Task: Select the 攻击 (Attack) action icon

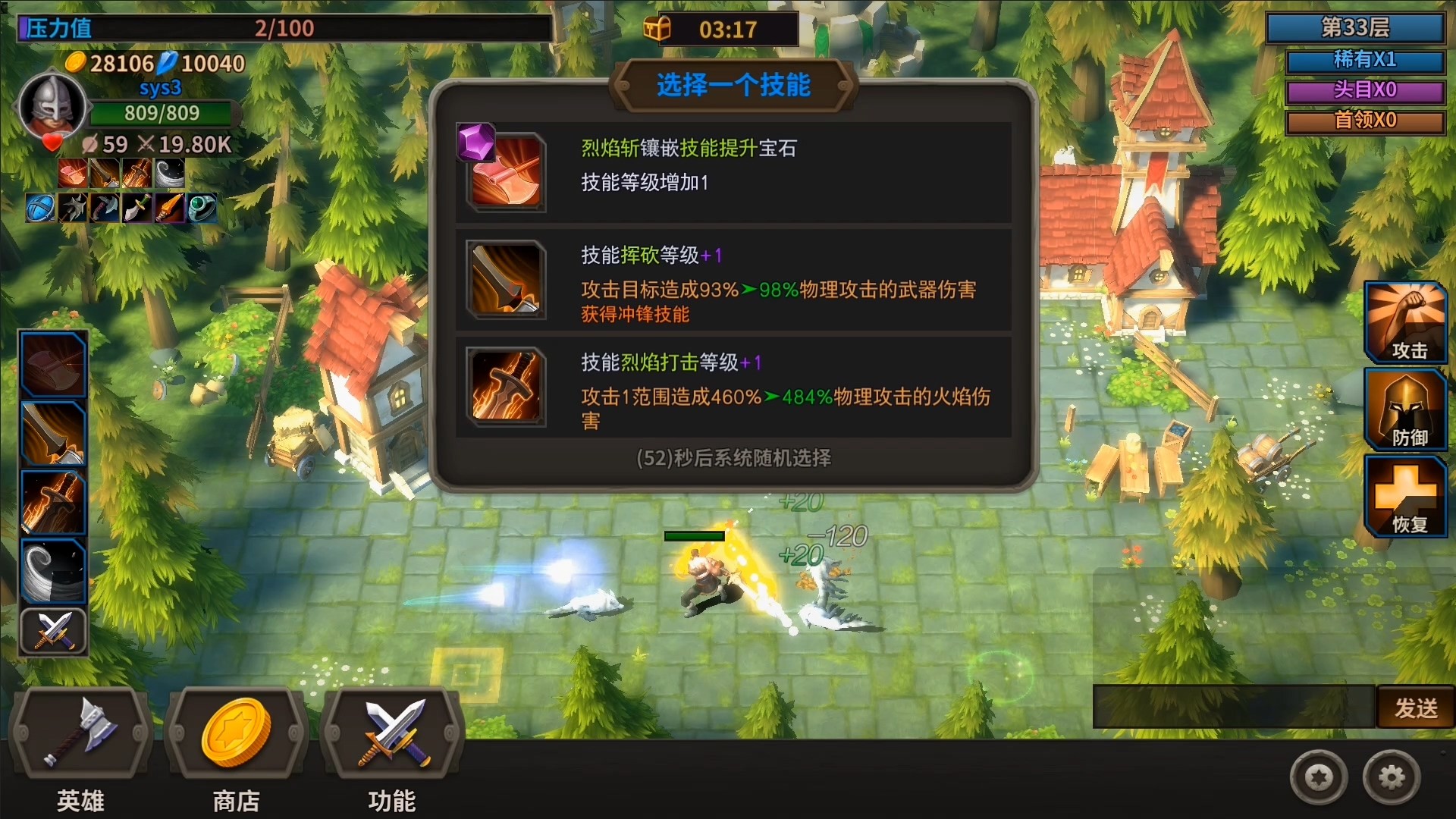Action: point(1404,321)
